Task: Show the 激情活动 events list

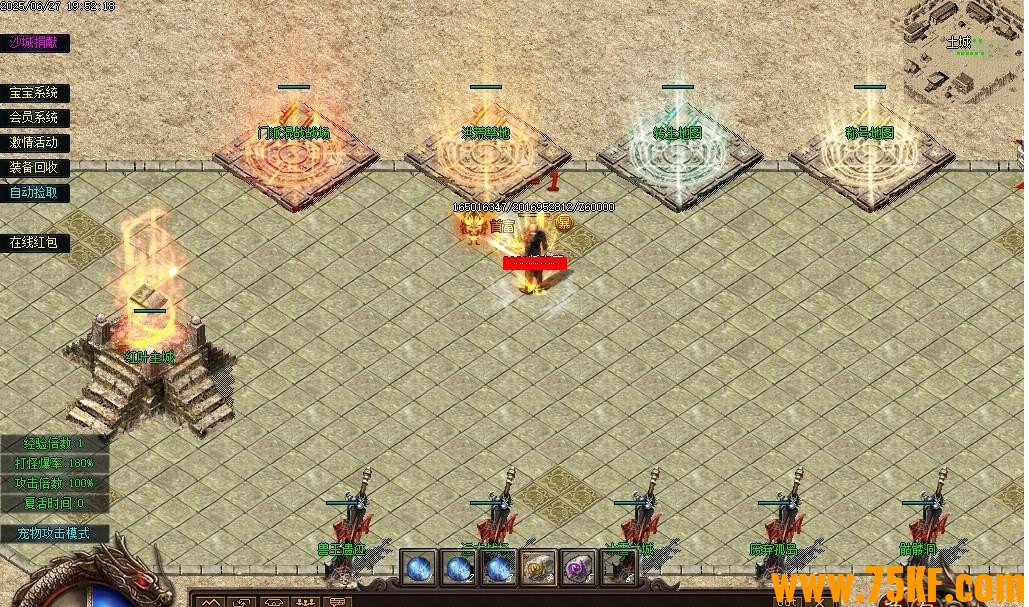Action: [x=34, y=142]
